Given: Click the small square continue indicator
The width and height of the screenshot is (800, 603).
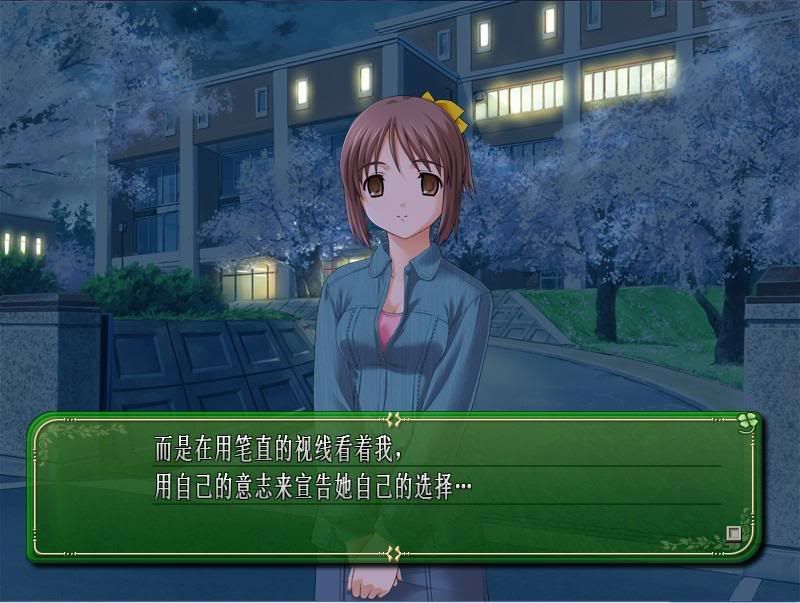Looking at the screenshot, I should point(734,534).
